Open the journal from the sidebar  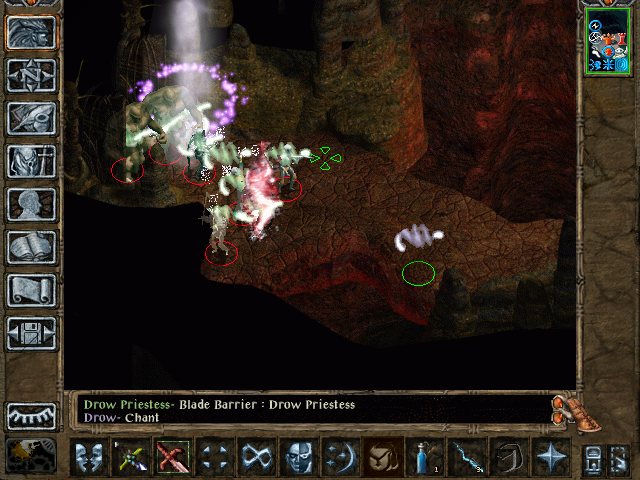click(x=30, y=118)
